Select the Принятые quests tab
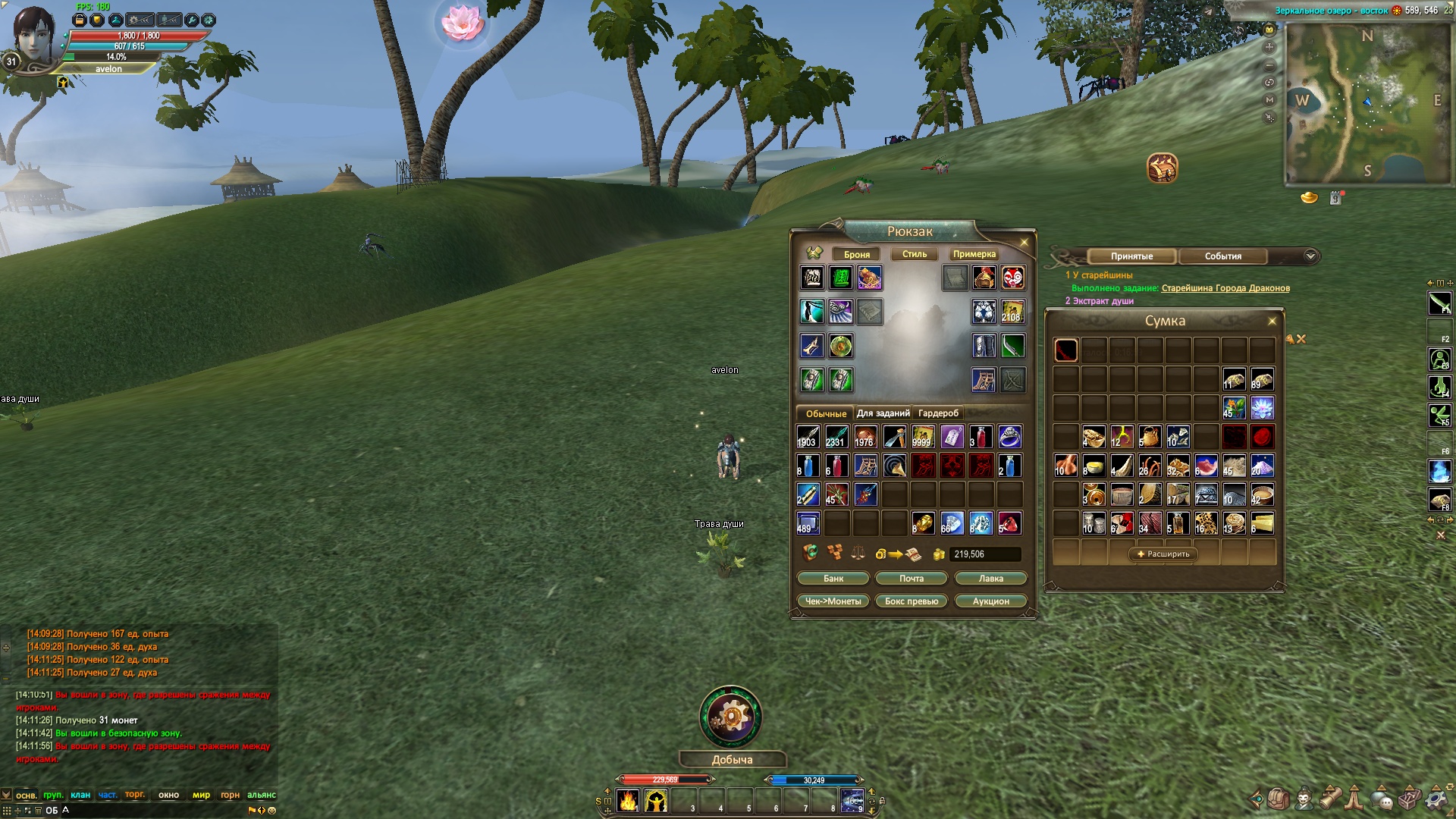 [1131, 256]
